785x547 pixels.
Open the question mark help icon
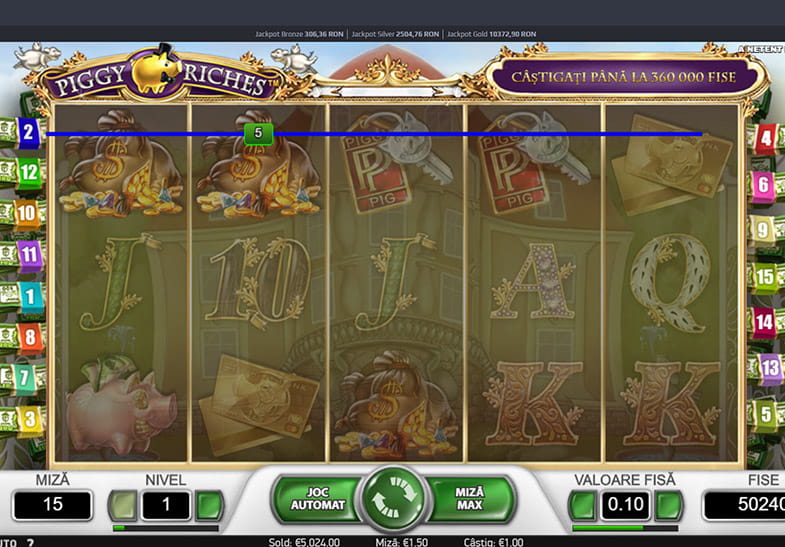click(x=29, y=542)
